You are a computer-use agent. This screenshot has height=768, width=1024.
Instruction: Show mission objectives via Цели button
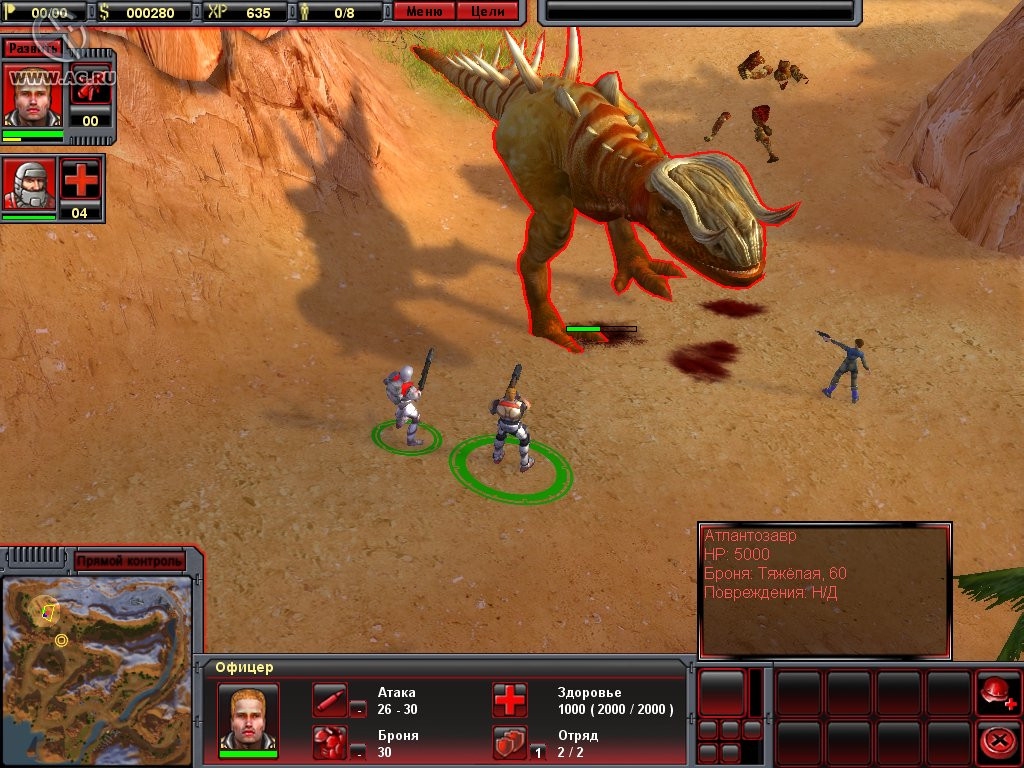[x=488, y=12]
